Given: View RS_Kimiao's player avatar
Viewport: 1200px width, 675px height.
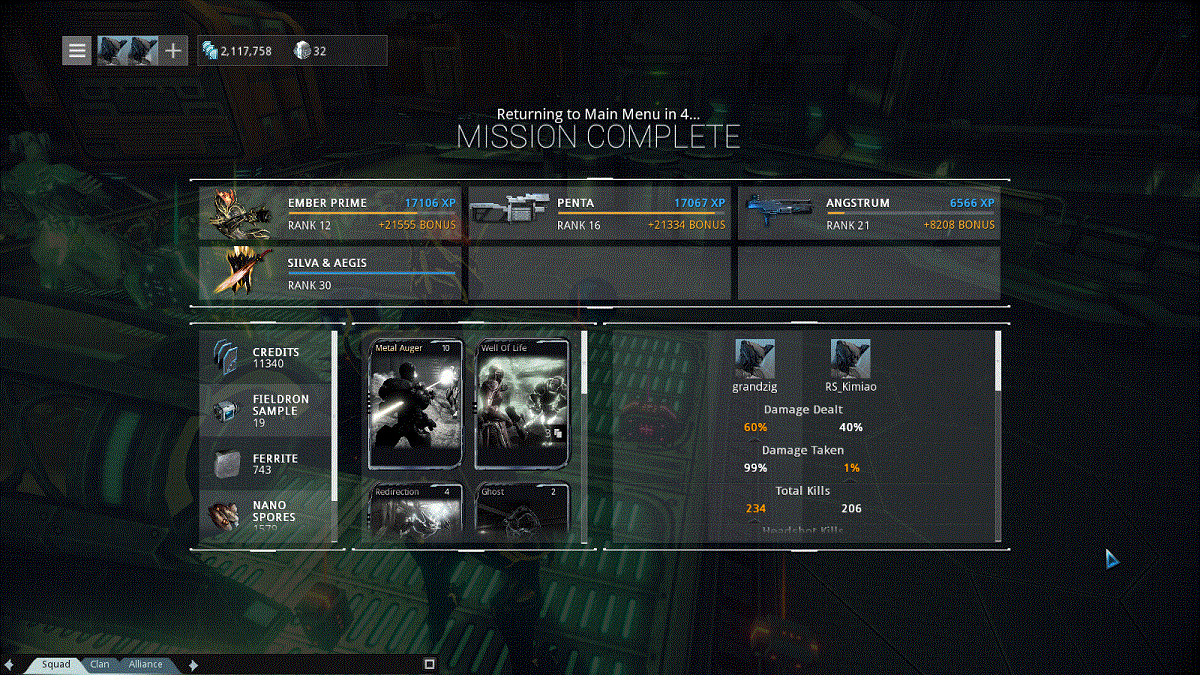Looking at the screenshot, I should point(850,358).
